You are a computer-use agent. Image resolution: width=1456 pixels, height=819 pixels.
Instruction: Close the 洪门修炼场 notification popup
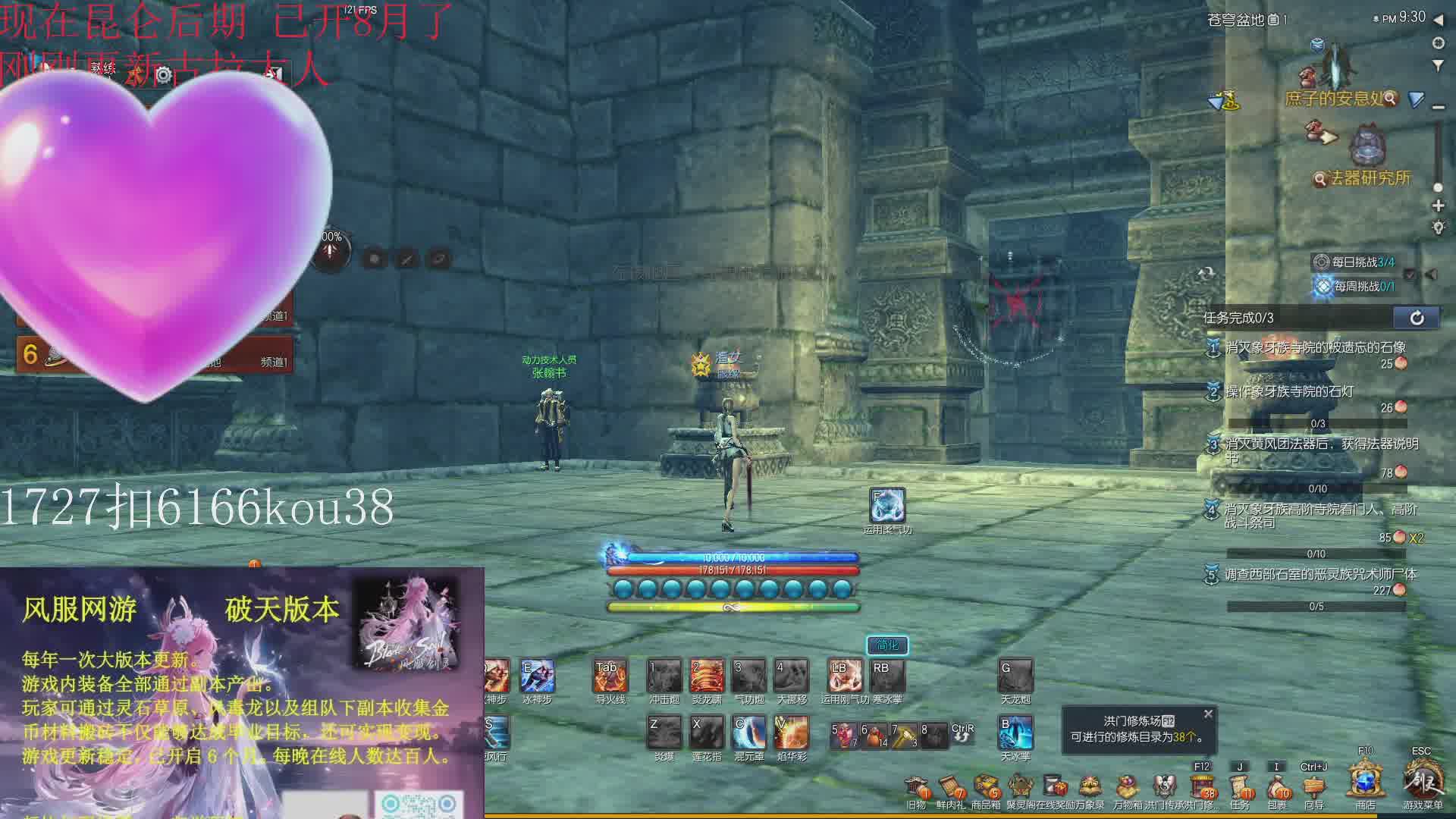1208,714
